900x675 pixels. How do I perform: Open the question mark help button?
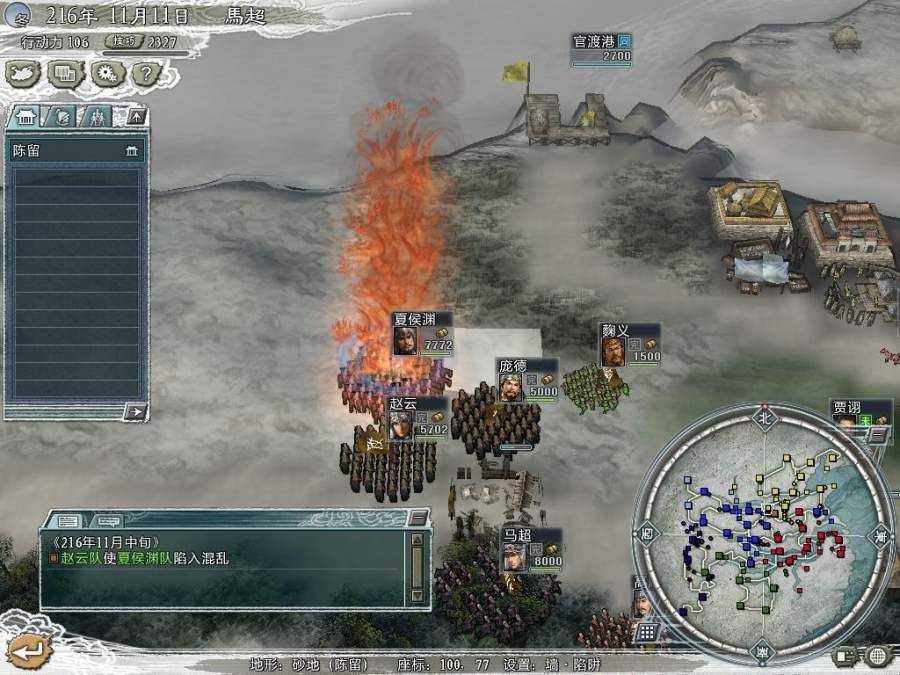pos(146,73)
